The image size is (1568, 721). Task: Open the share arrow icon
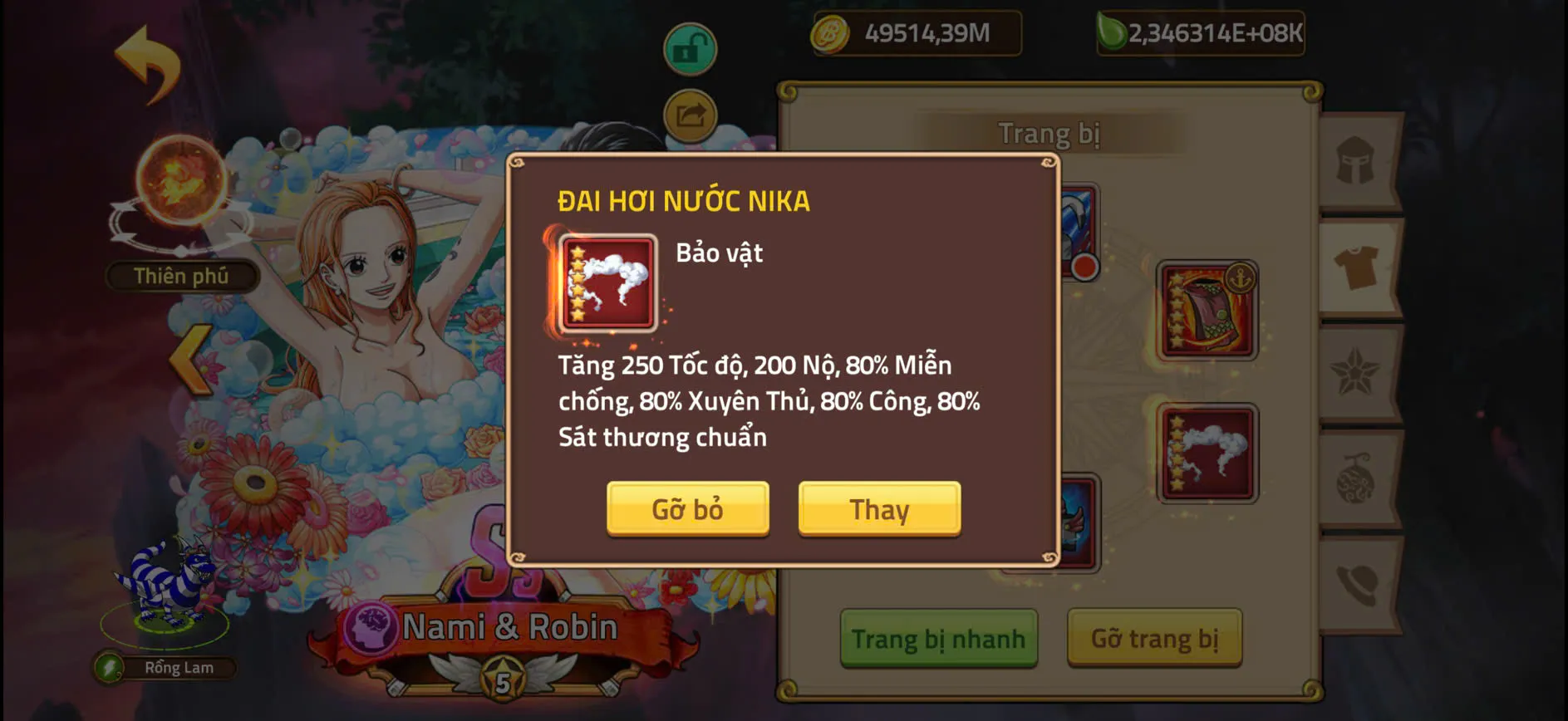tap(690, 115)
